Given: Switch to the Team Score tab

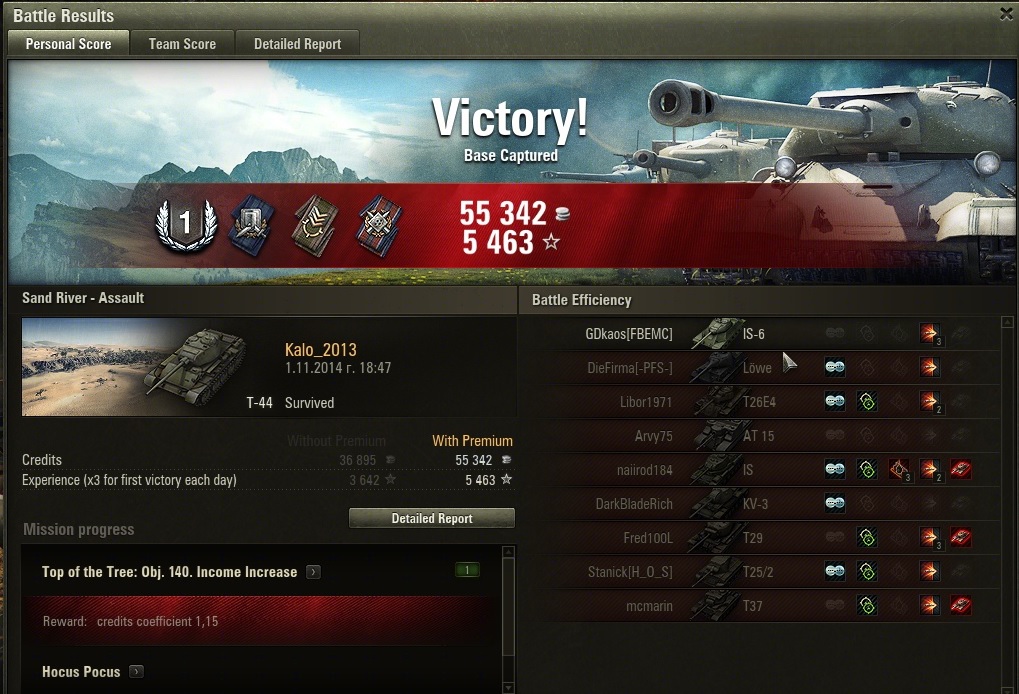Looking at the screenshot, I should (x=182, y=44).
